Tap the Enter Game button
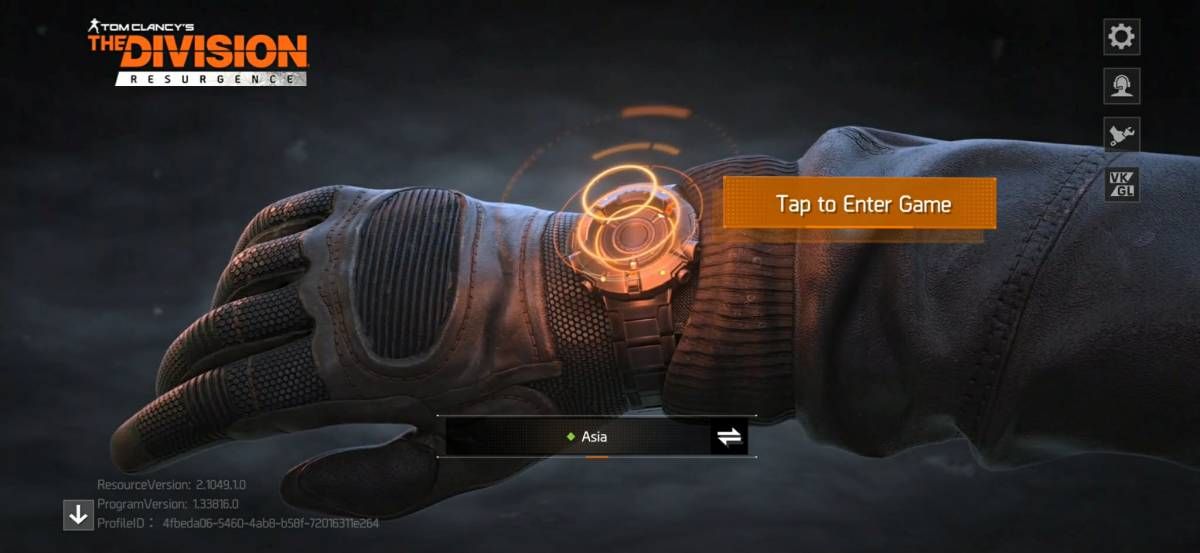Image resolution: width=1200 pixels, height=553 pixels. click(x=860, y=204)
